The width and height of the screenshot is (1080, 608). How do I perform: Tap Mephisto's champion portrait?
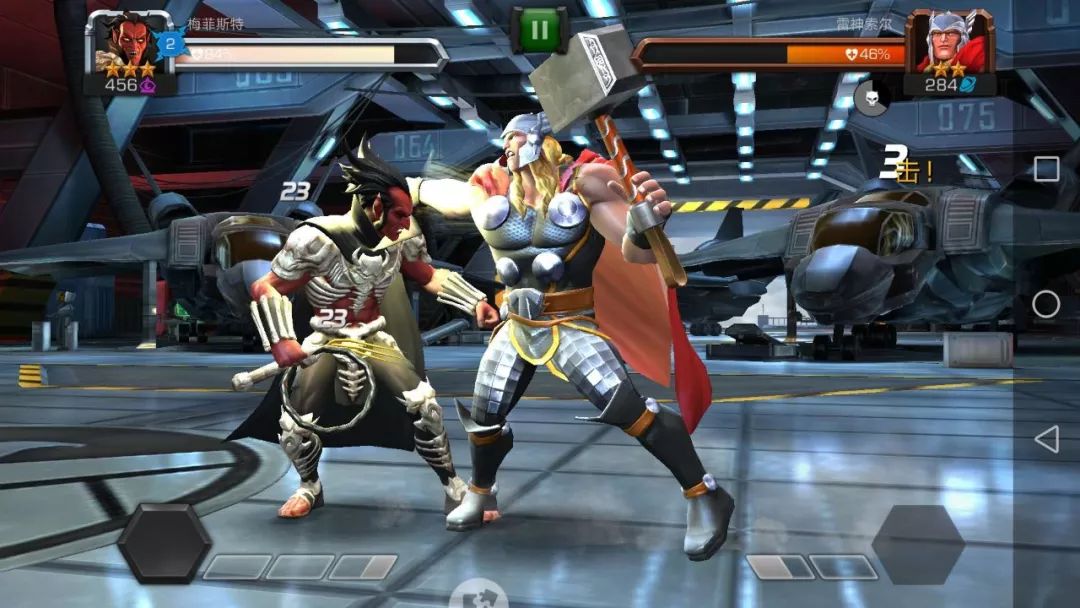pyautogui.click(x=127, y=42)
